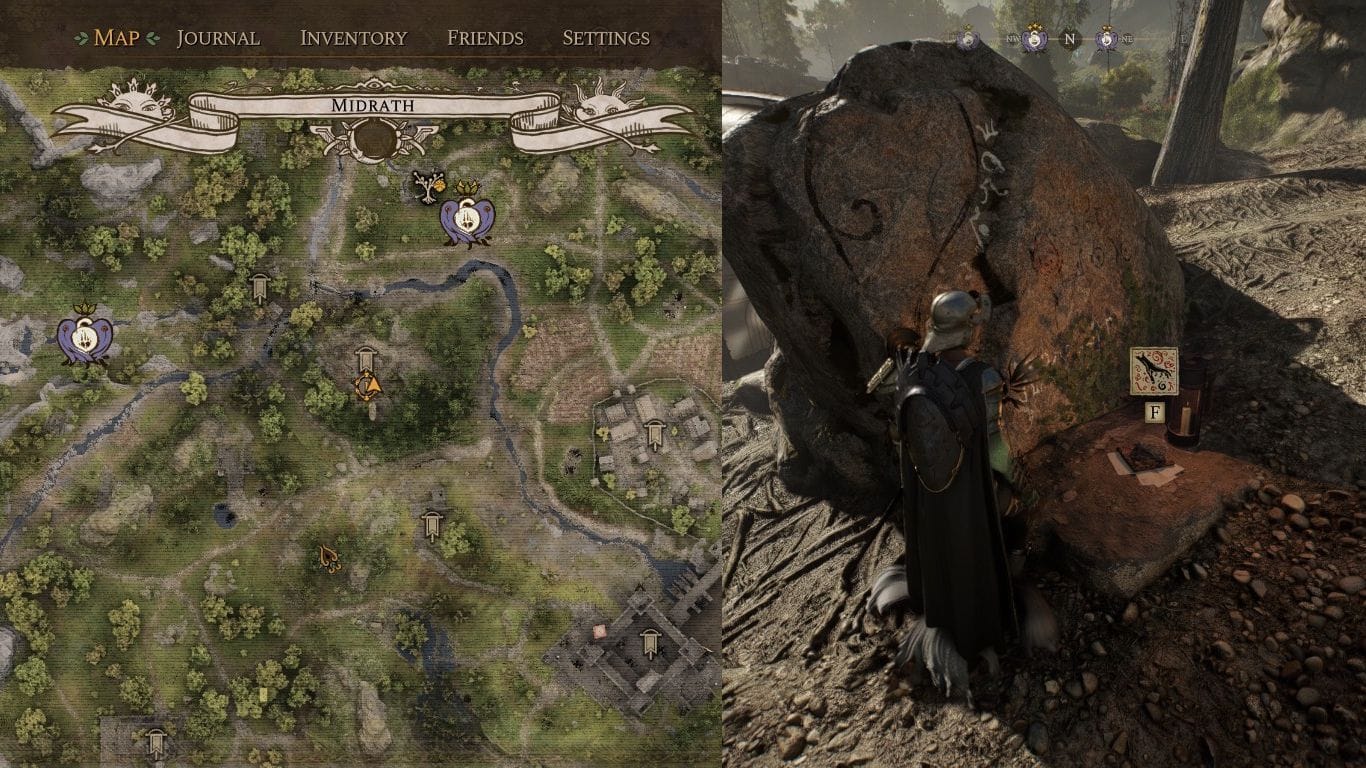Screen dimensions: 1366x768
Task: Click the pink square marker in the southern fort
Action: click(598, 632)
